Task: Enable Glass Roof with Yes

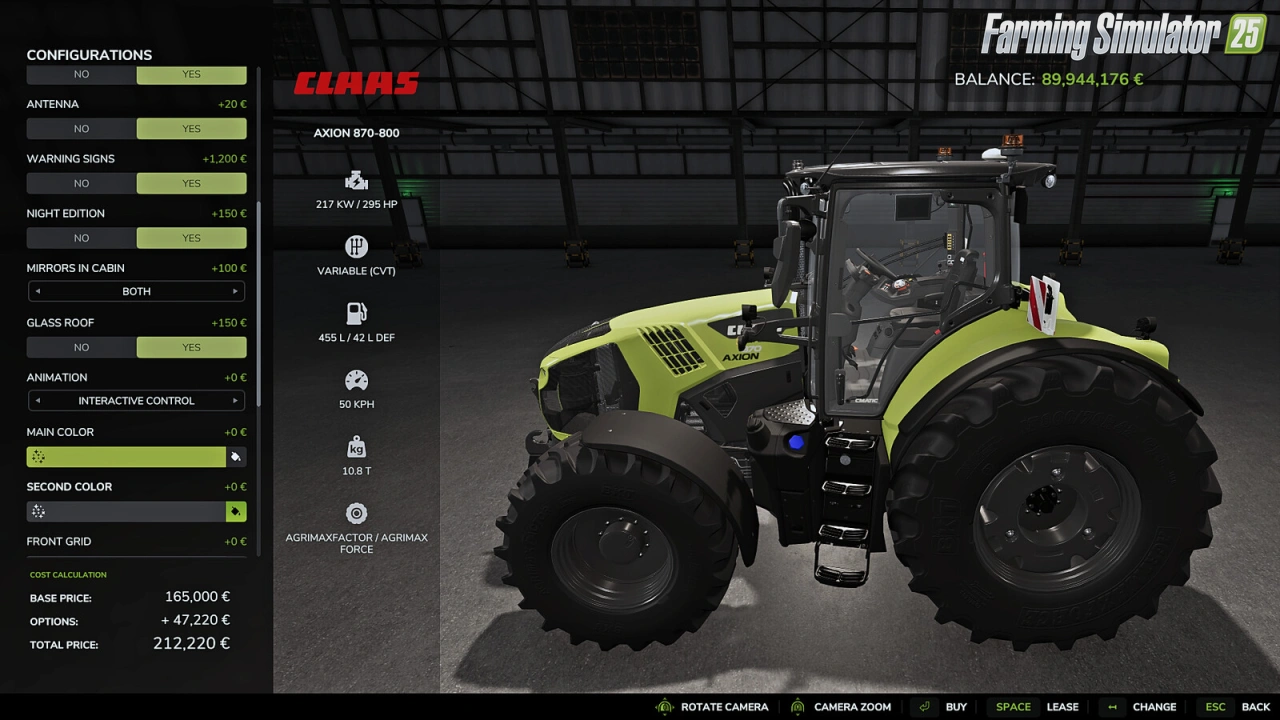Action: (x=191, y=348)
